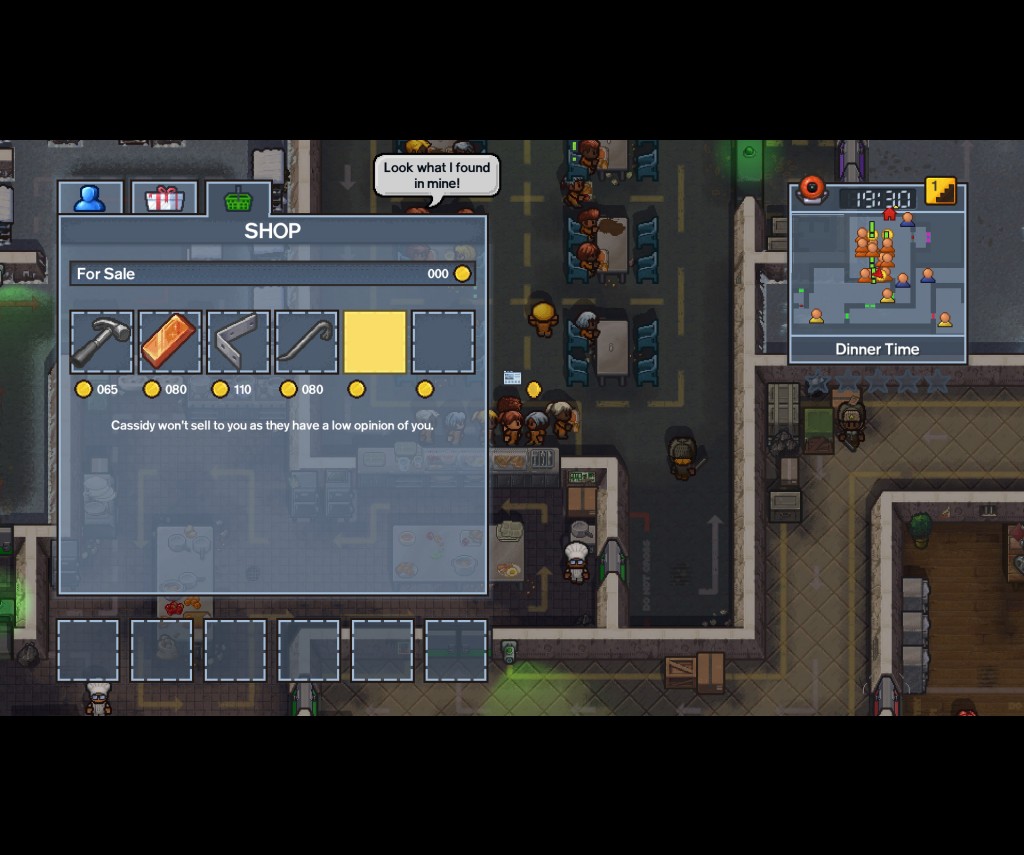Click the yellow floor level stairs icon
The image size is (1024, 855).
point(940,191)
